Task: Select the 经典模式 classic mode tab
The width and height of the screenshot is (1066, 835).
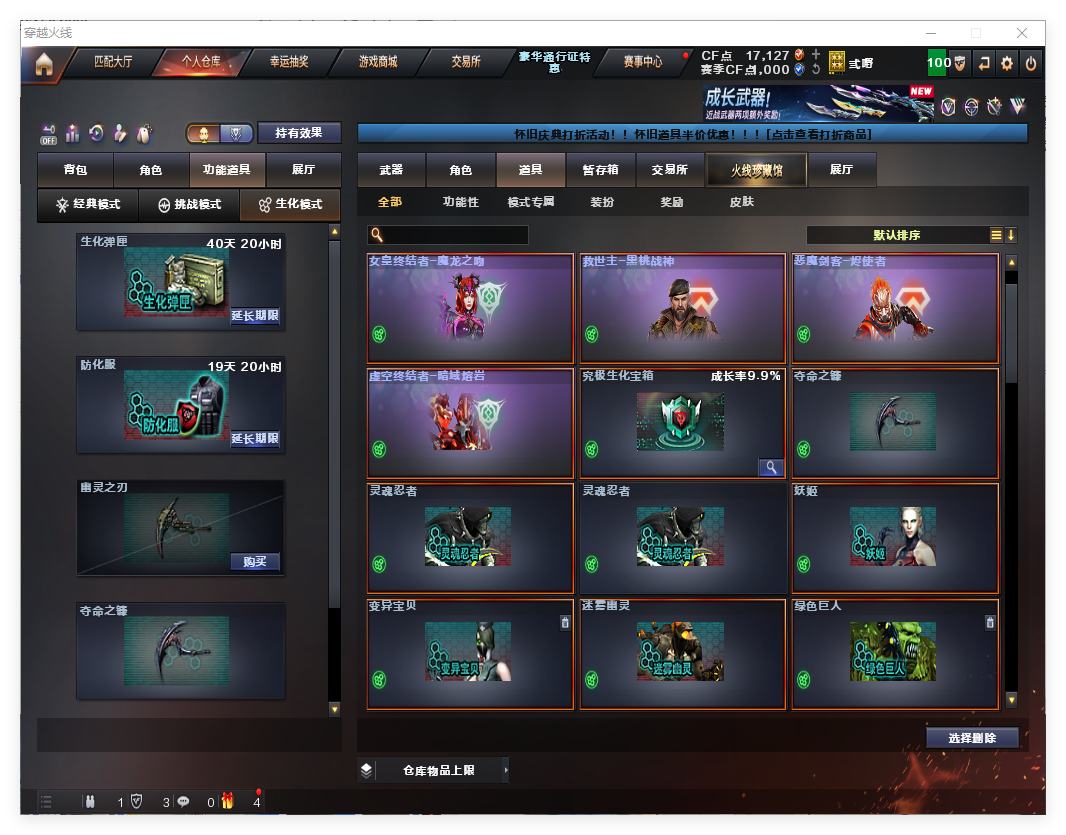Action: click(88, 205)
